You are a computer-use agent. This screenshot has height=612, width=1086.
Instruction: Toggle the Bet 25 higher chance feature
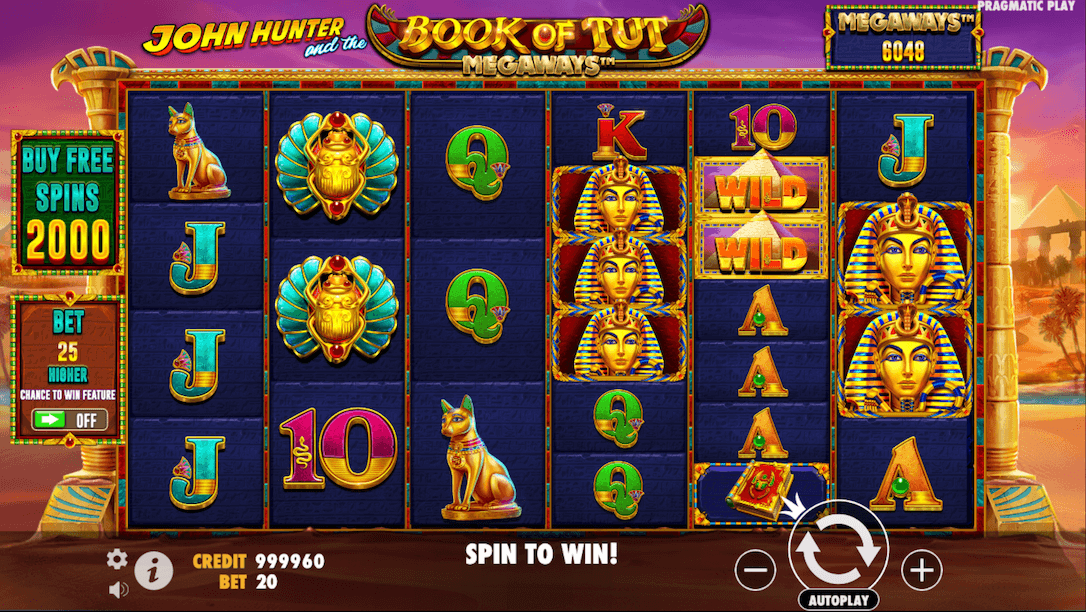(x=69, y=419)
